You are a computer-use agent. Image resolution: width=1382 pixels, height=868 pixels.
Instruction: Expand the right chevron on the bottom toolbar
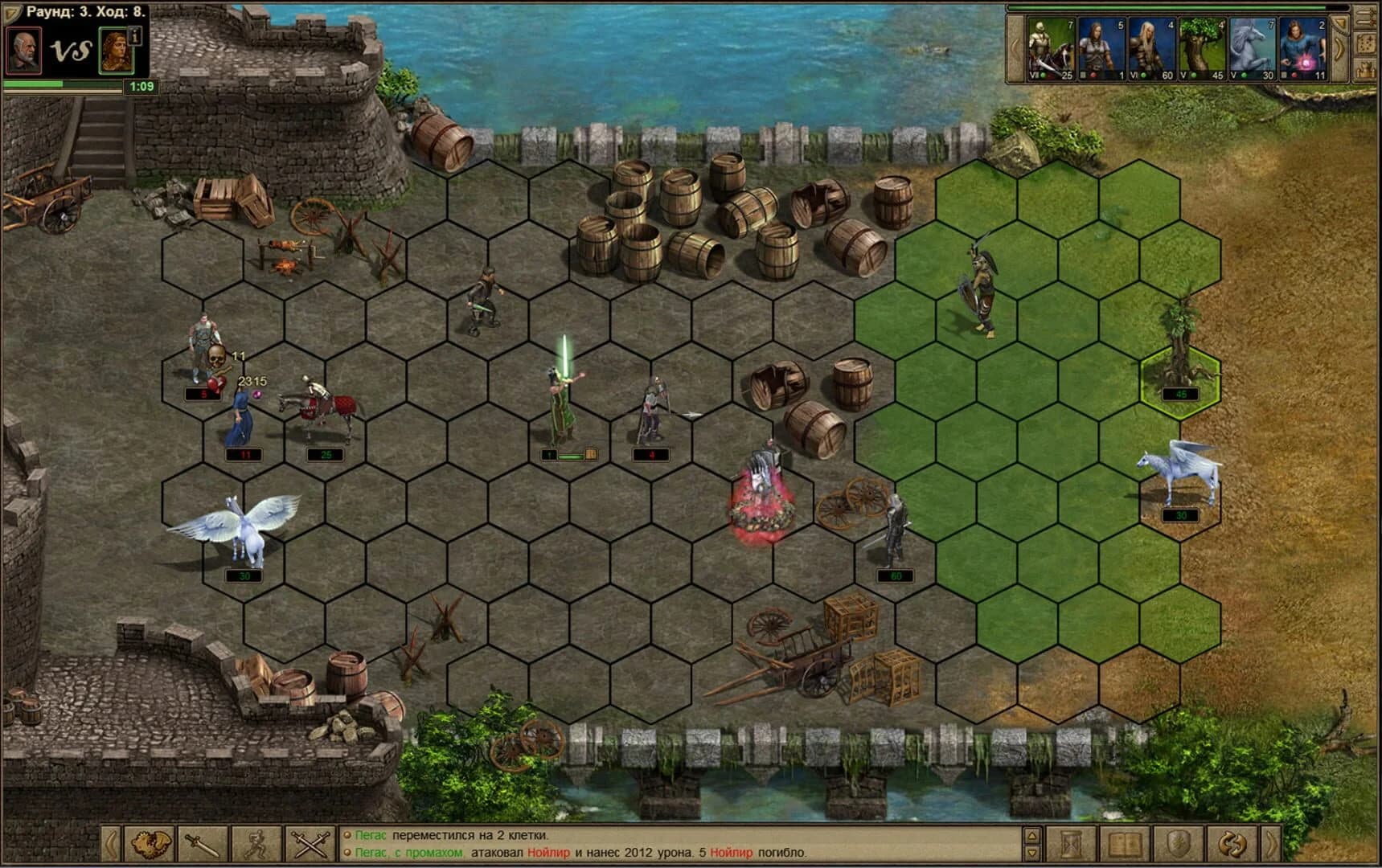[1272, 844]
